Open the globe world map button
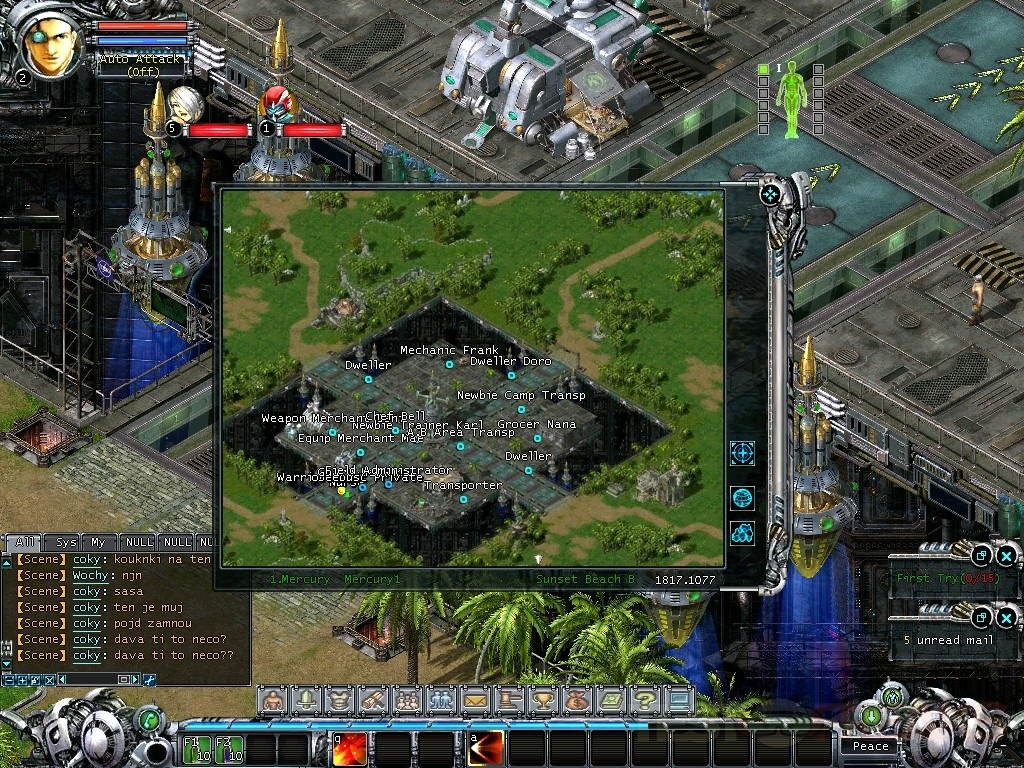Screen dimensions: 1024x768 [742, 498]
